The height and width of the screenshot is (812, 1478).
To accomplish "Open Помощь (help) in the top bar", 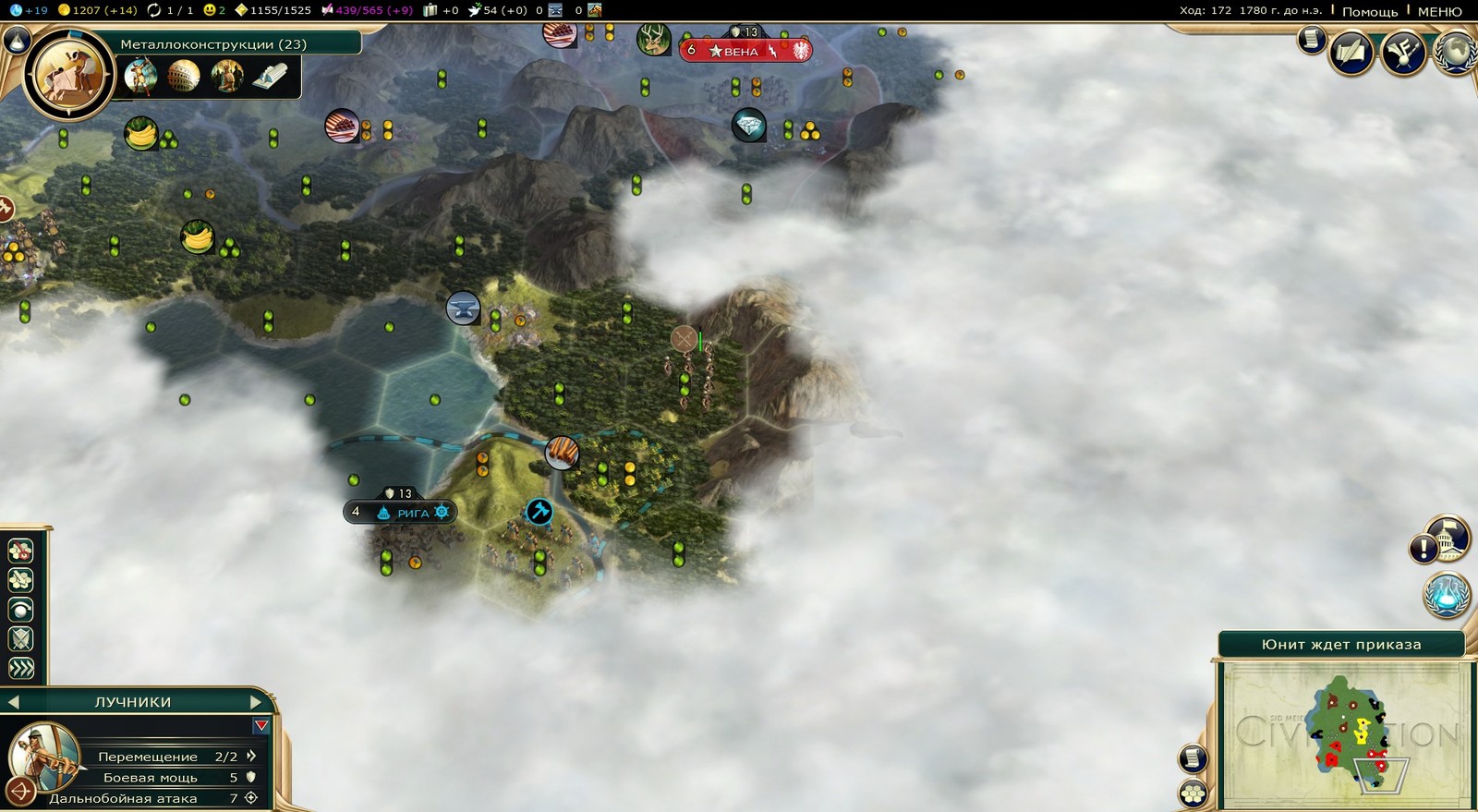I will click(x=1369, y=11).
